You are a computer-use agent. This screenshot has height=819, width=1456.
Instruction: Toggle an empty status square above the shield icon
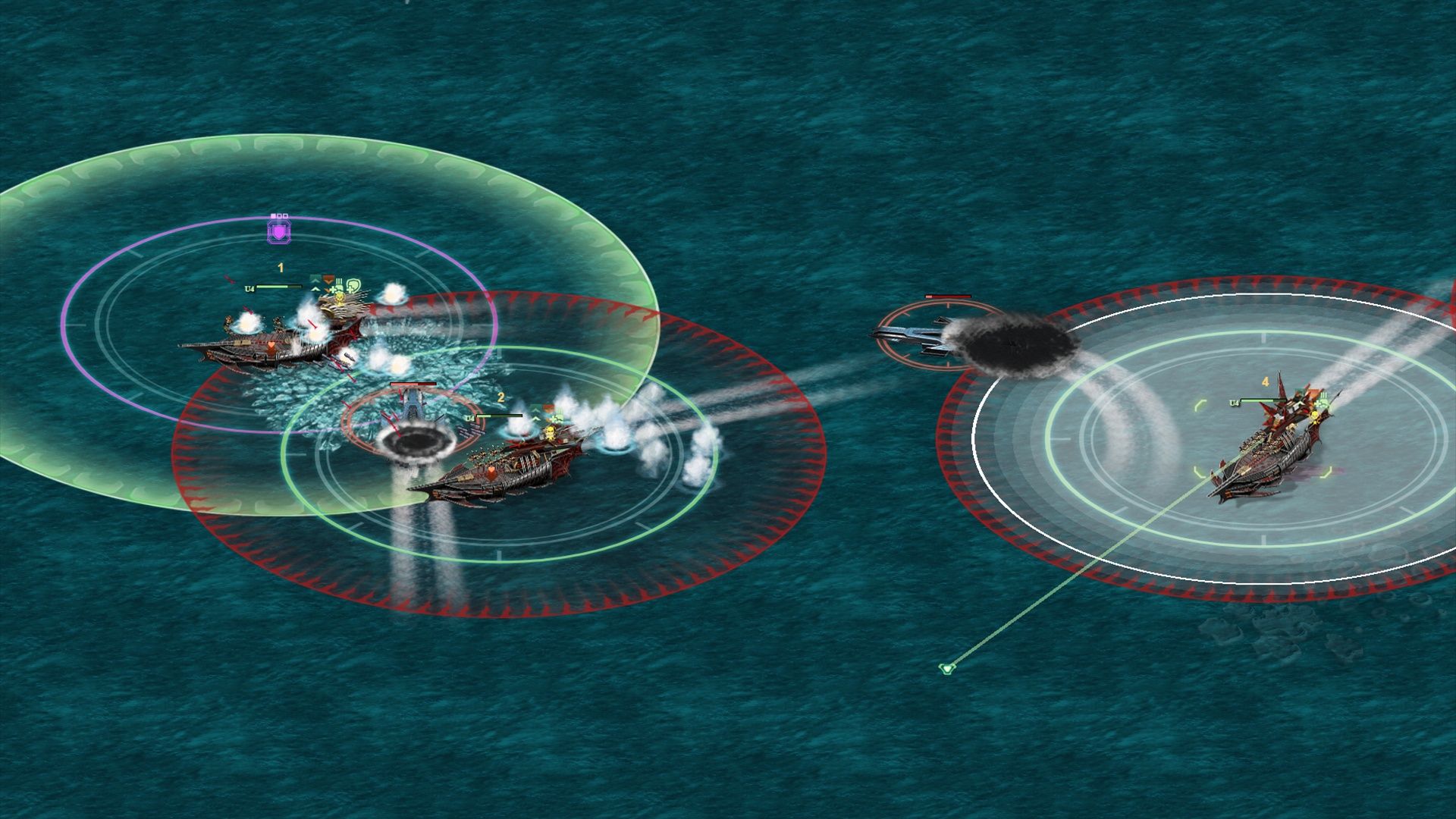coord(284,215)
